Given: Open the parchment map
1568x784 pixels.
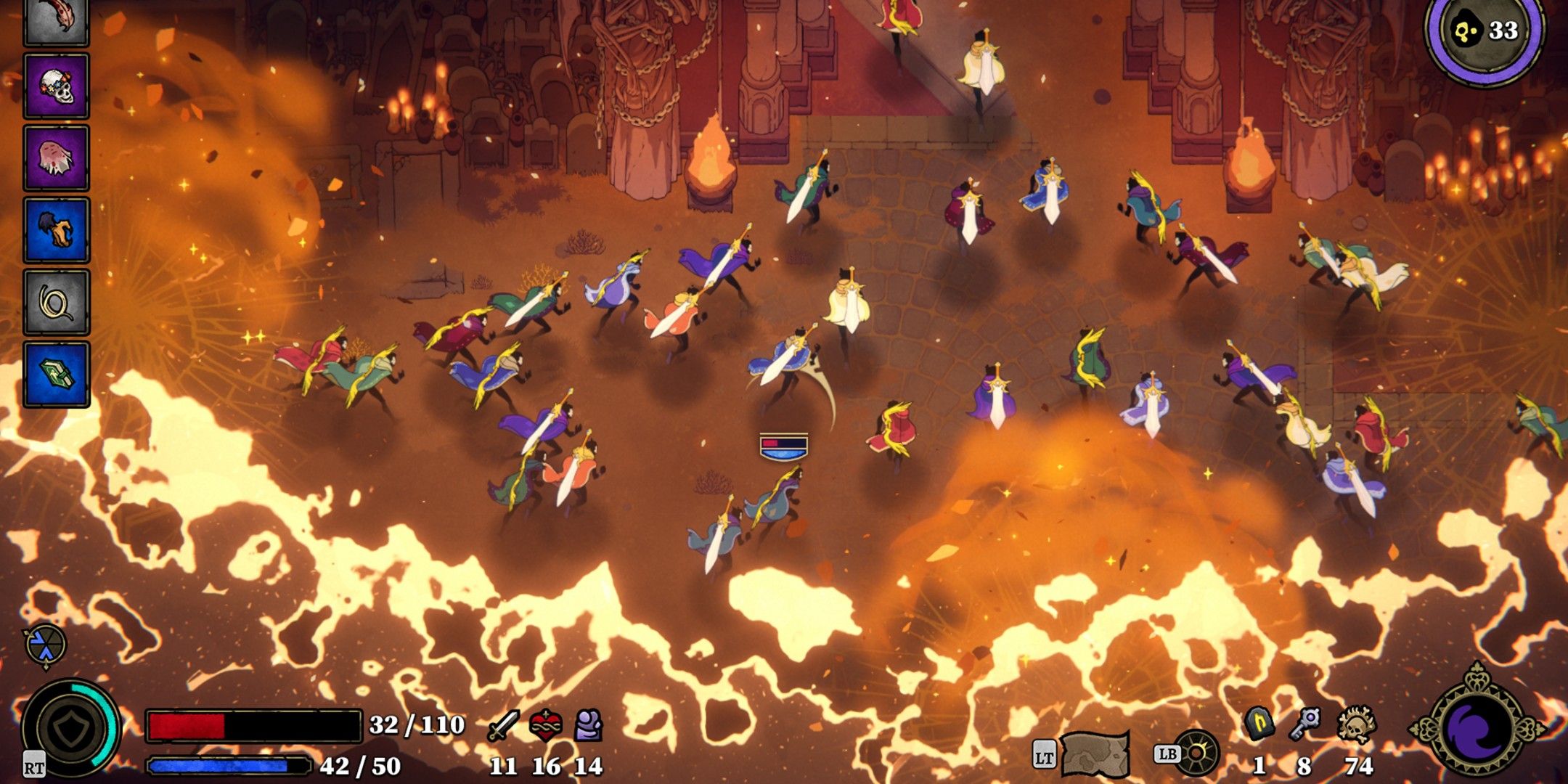Looking at the screenshot, I should [x=1095, y=754].
